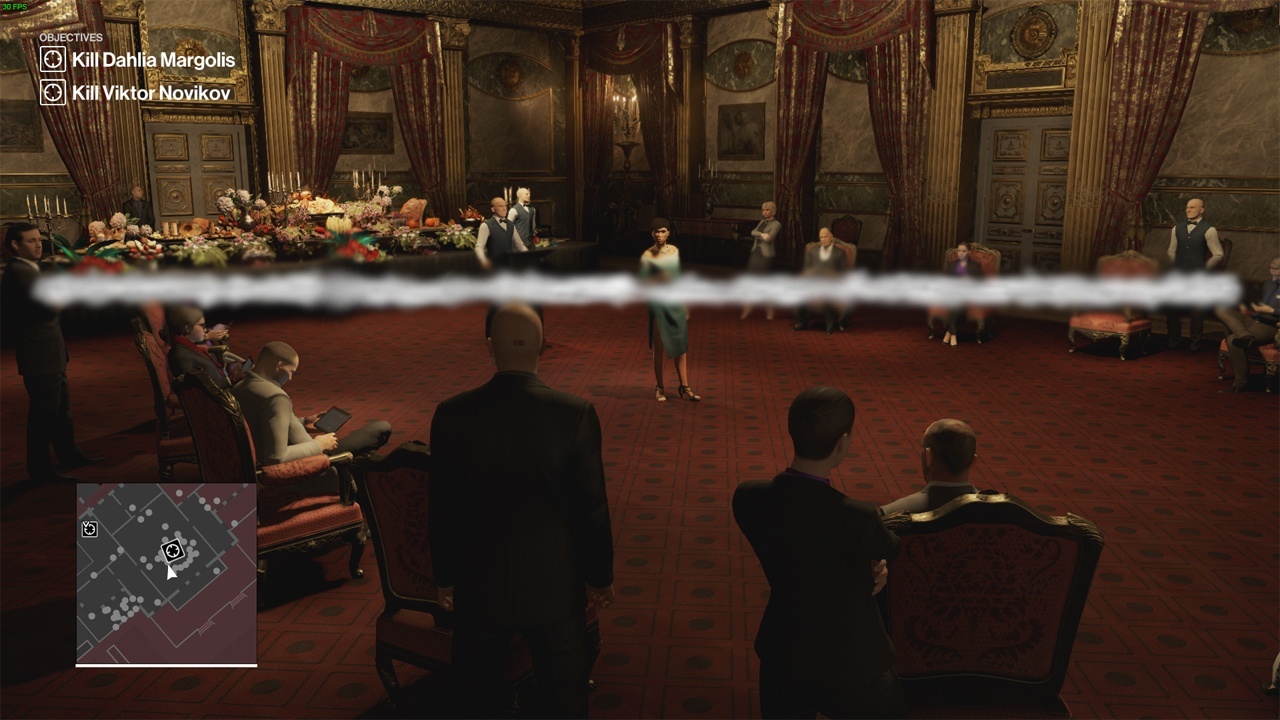Click the white progress bar below the minimap
This screenshot has height=720, width=1280.
(165, 663)
